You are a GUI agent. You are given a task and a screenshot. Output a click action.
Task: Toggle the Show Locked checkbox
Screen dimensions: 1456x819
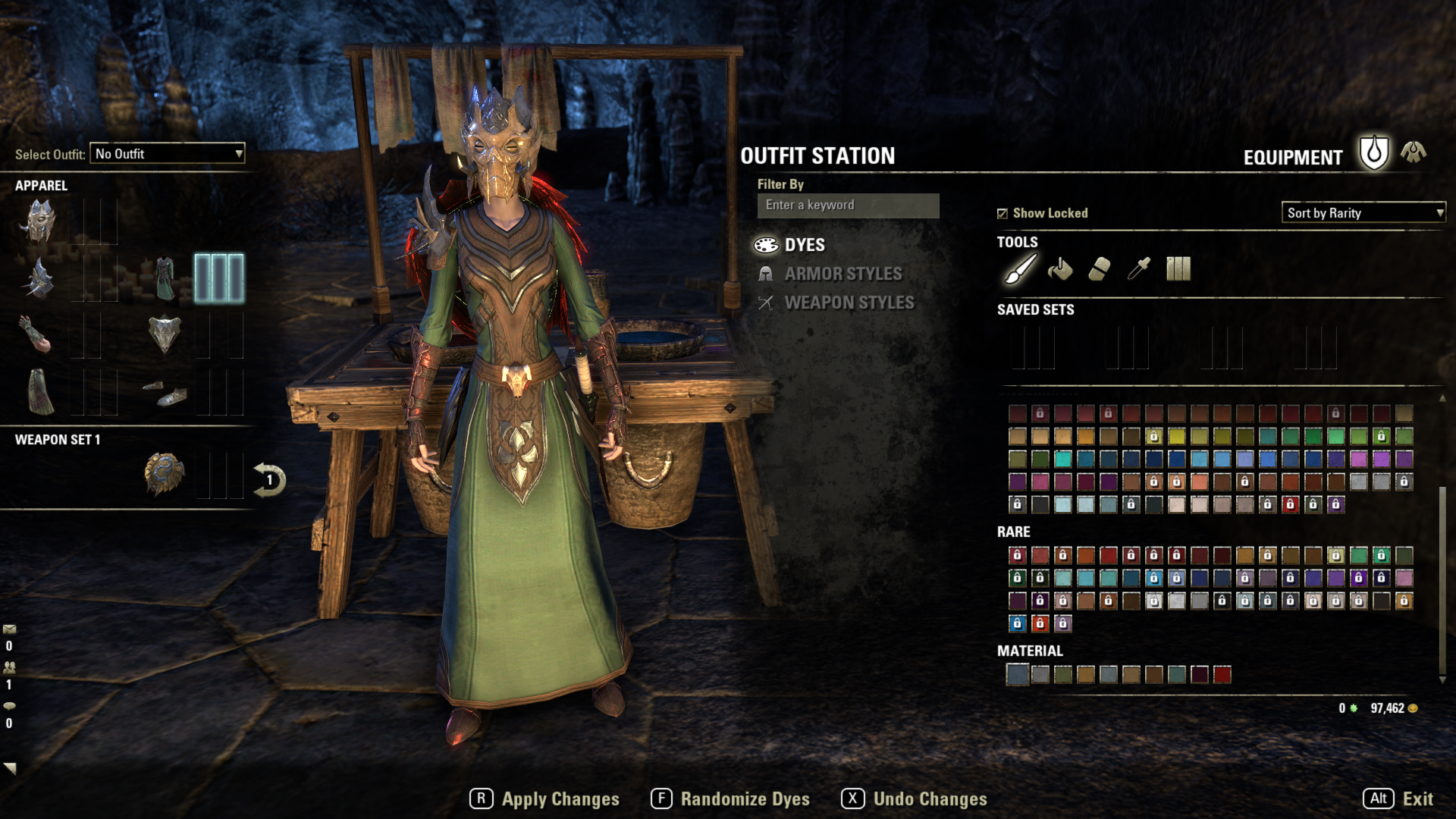coord(1003,213)
